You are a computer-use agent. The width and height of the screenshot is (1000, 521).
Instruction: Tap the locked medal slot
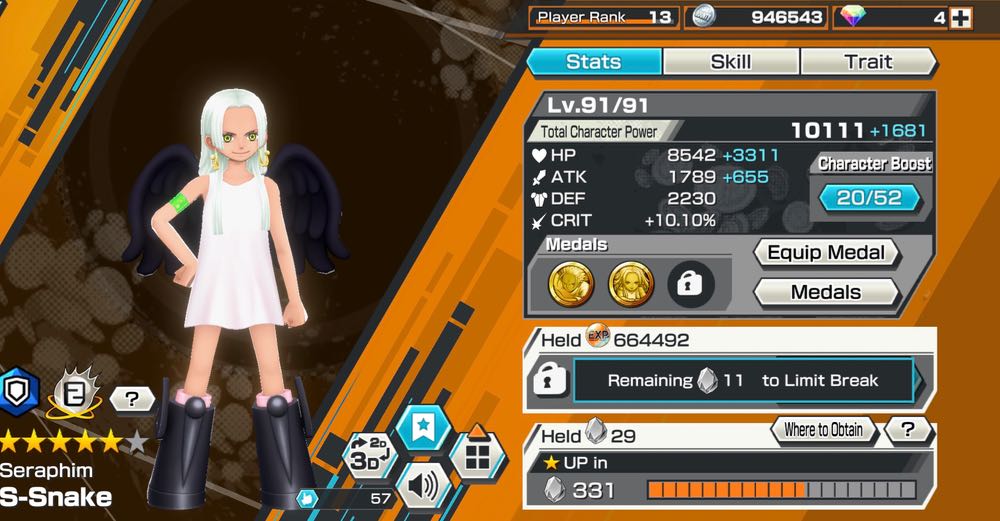[x=690, y=284]
